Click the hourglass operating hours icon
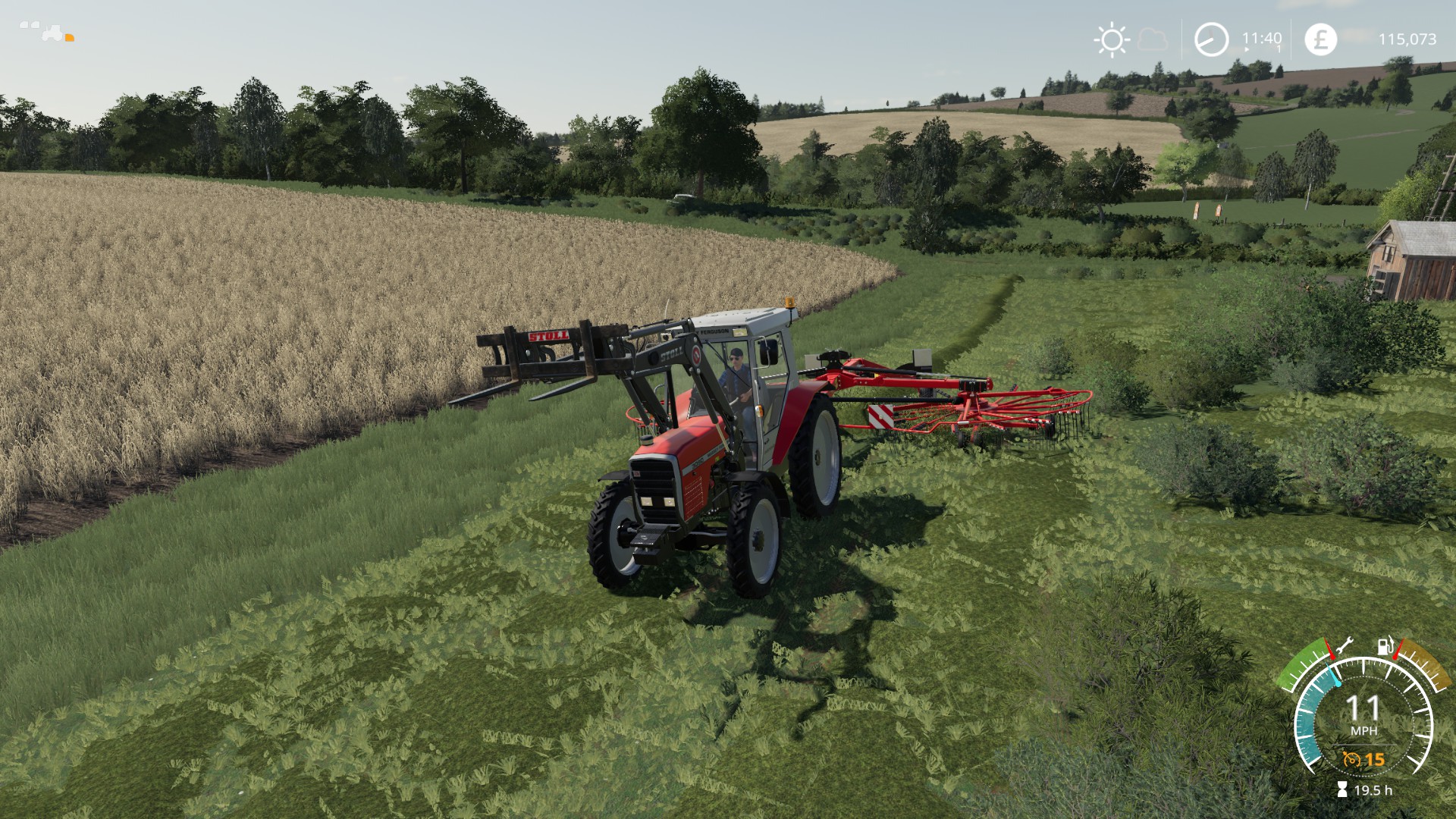The width and height of the screenshot is (1456, 819). pyautogui.click(x=1343, y=790)
